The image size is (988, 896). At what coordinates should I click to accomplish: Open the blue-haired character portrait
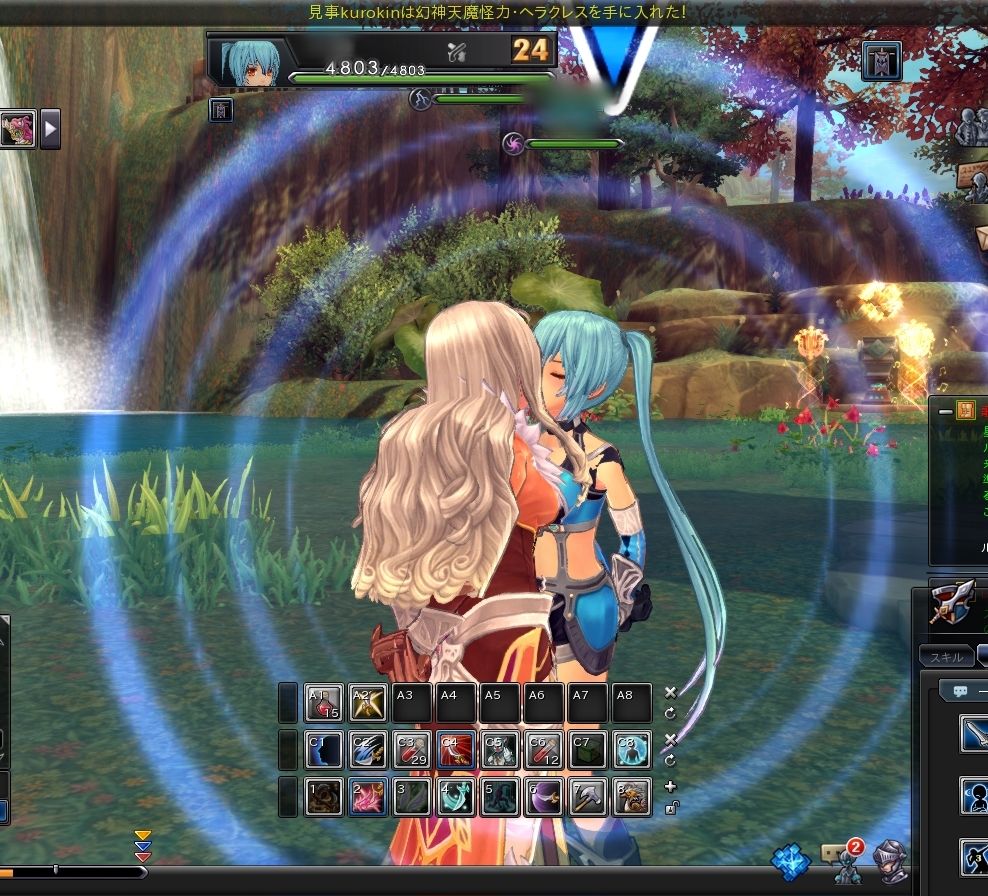pos(246,60)
